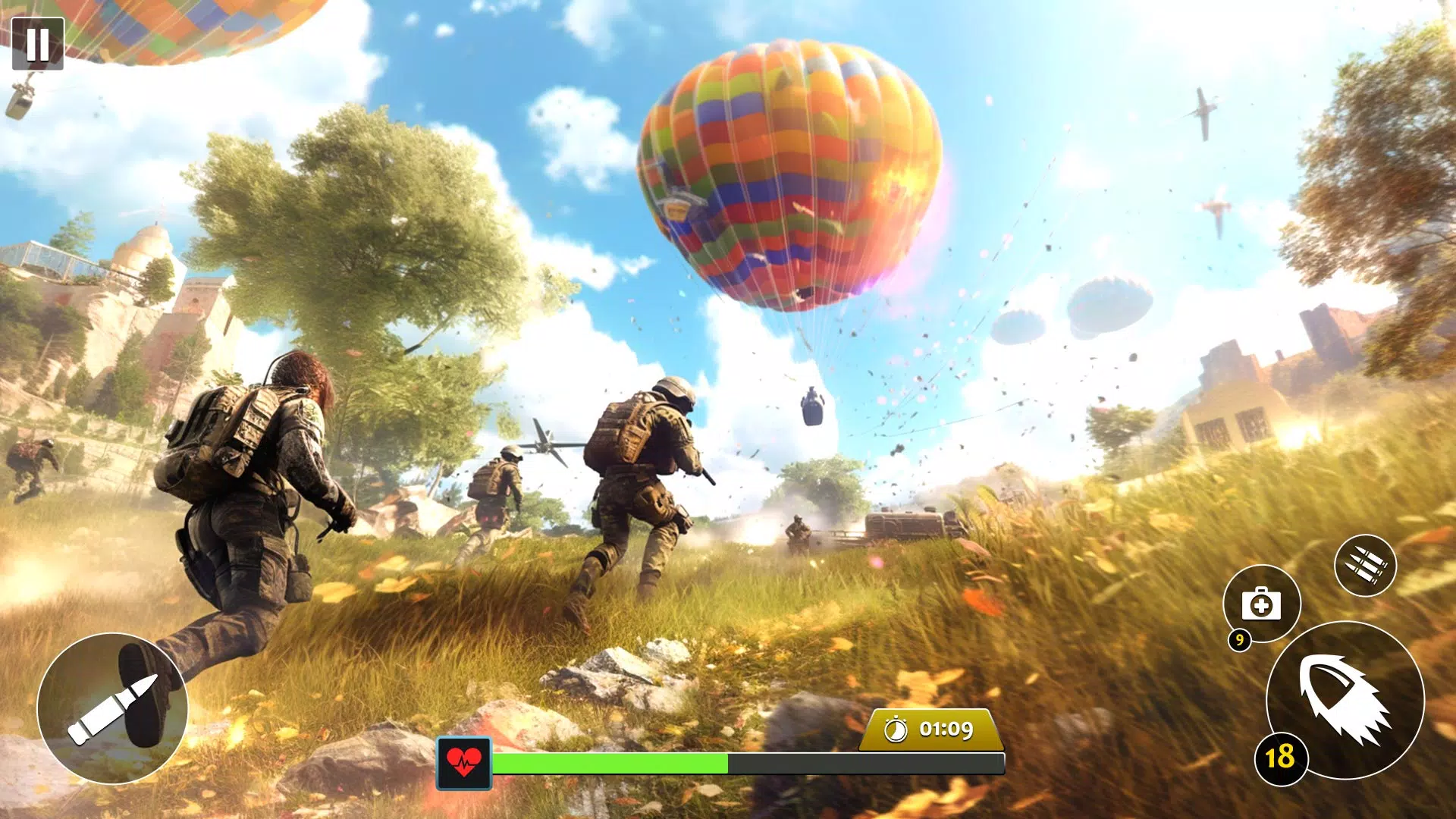Screen dimensions: 1456x819
Task: Fire the large rocket shell button
Action: [x=1345, y=699]
